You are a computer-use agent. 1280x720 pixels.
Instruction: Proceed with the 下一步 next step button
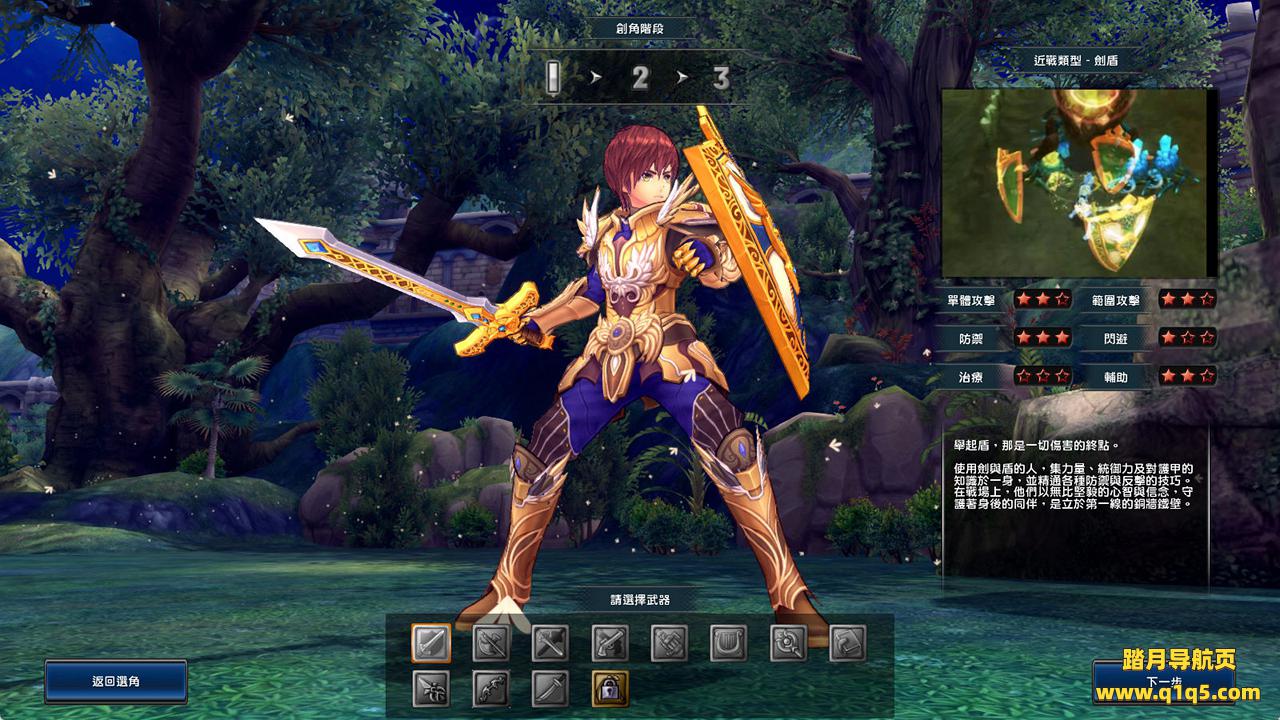click(x=1162, y=682)
